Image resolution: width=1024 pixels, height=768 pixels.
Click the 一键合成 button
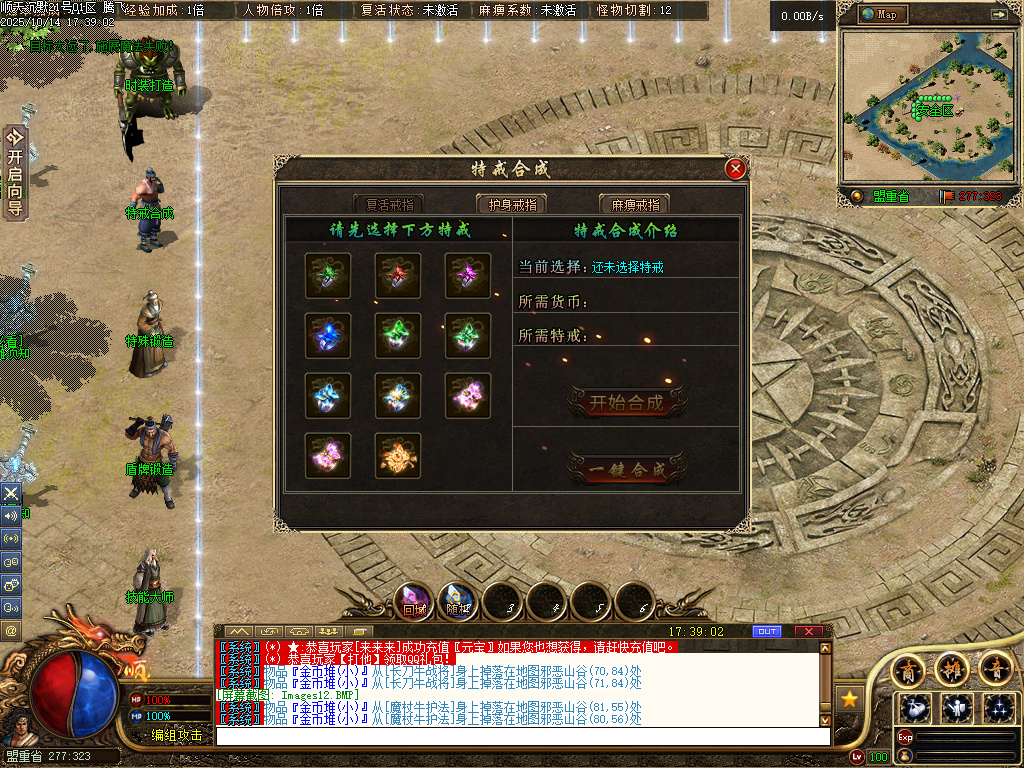coord(627,469)
